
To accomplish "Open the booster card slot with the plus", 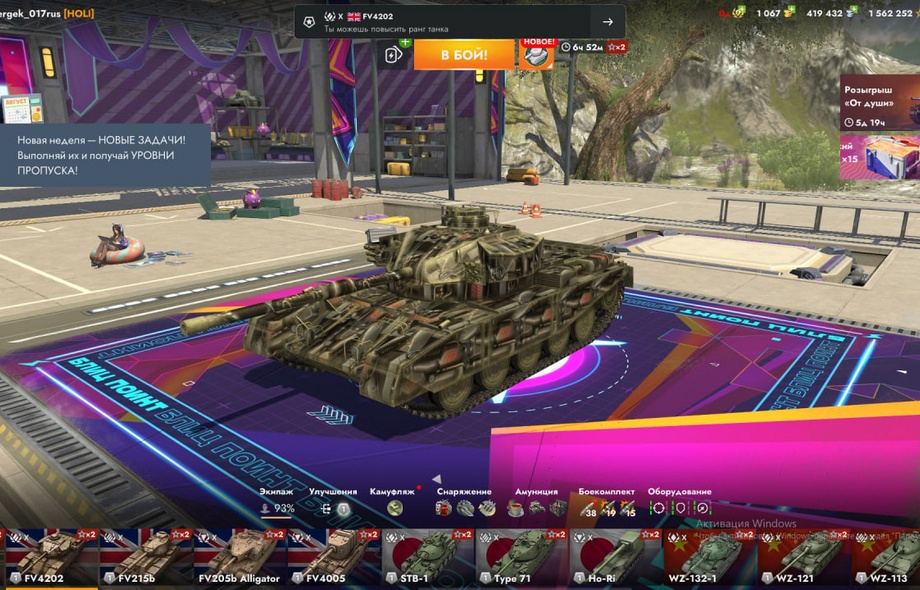I will pos(395,55).
